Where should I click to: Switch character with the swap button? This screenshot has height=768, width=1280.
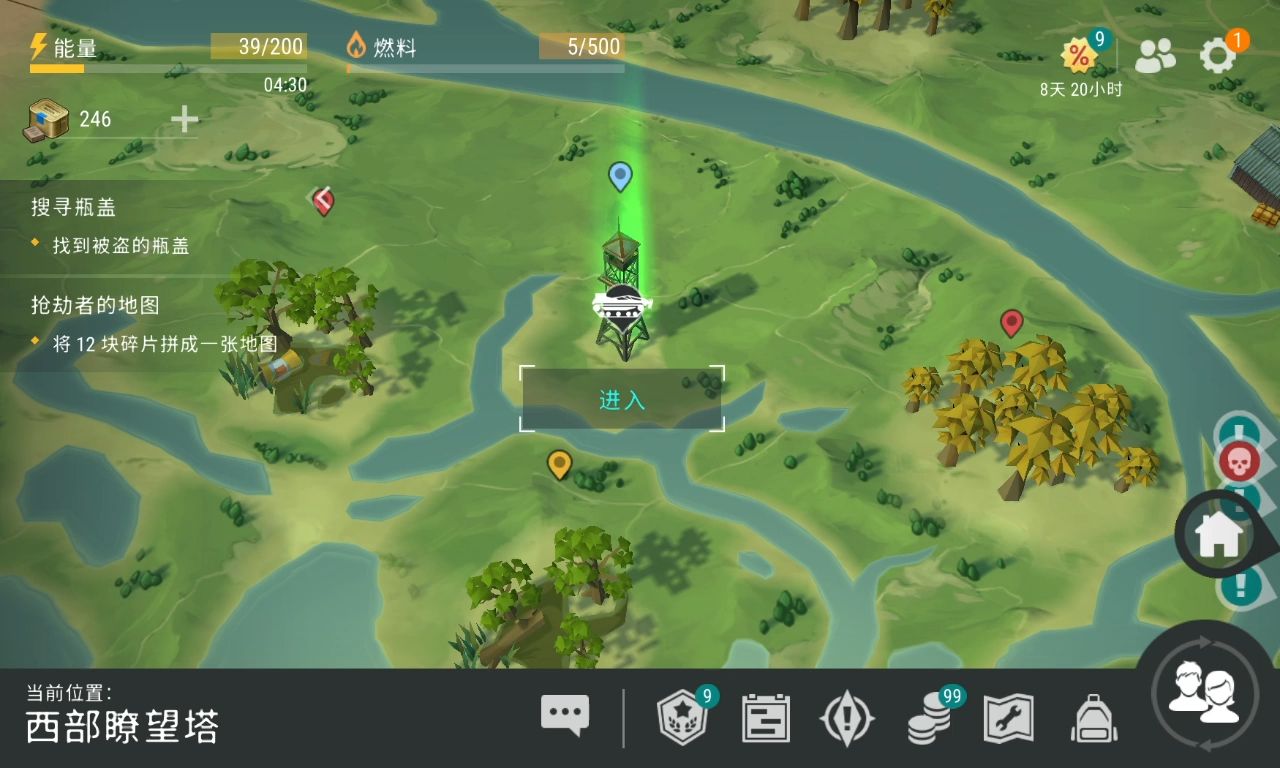point(1206,693)
